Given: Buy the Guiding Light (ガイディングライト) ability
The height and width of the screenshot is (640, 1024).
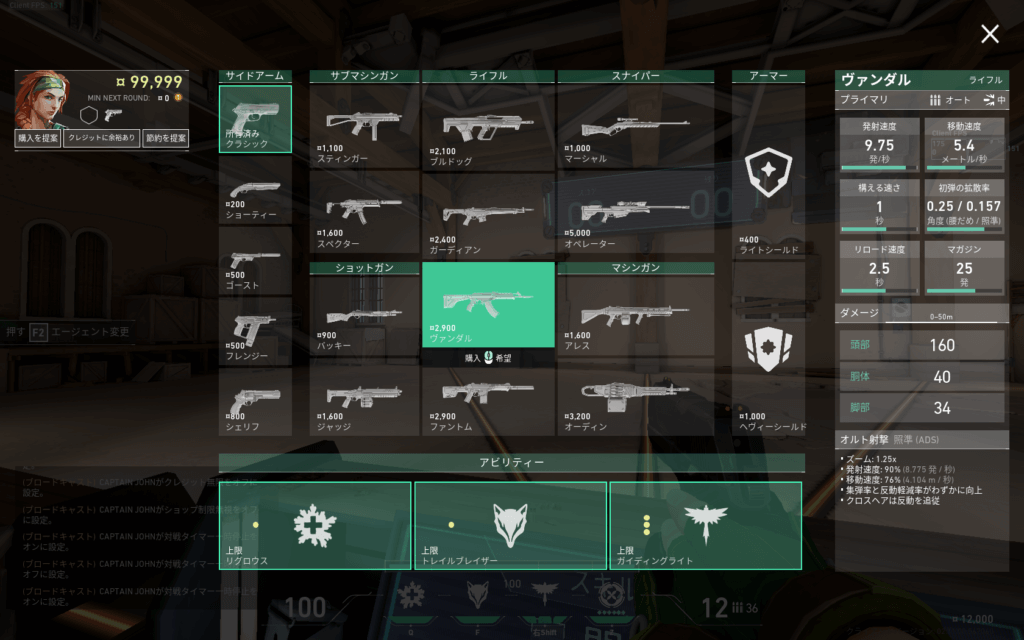Looking at the screenshot, I should click(x=705, y=525).
